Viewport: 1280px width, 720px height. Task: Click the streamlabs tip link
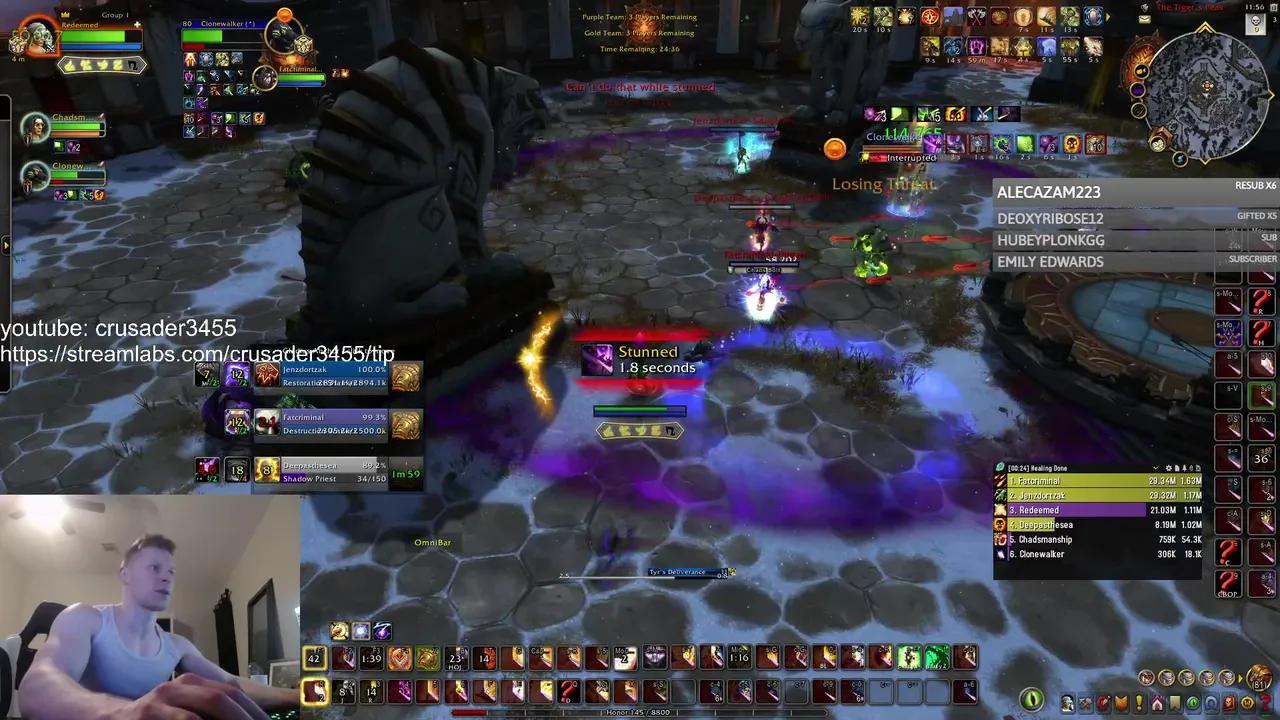[x=197, y=354]
